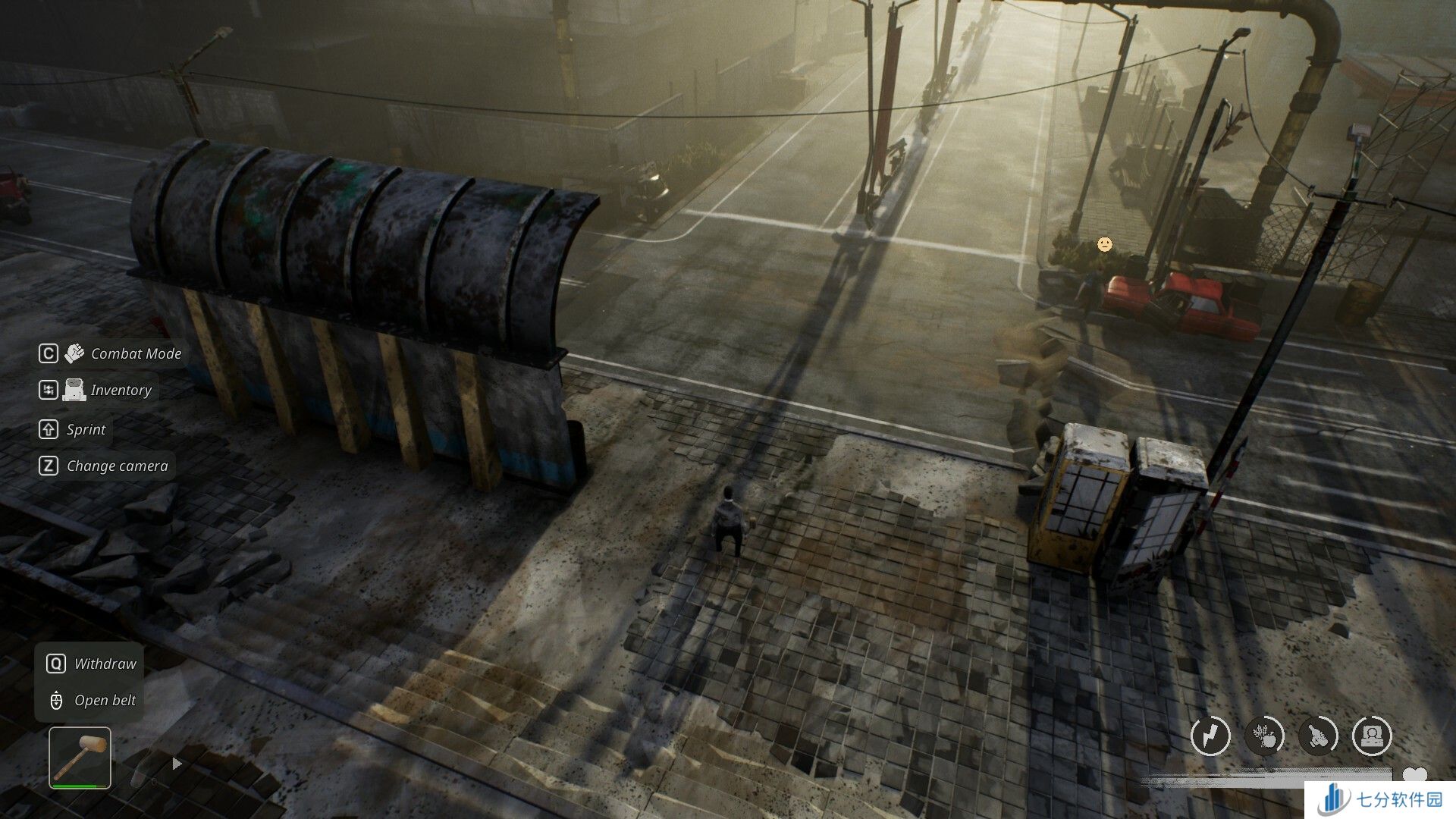Select the wooden mallet belt slot
This screenshot has width=1456, height=819.
tap(80, 757)
